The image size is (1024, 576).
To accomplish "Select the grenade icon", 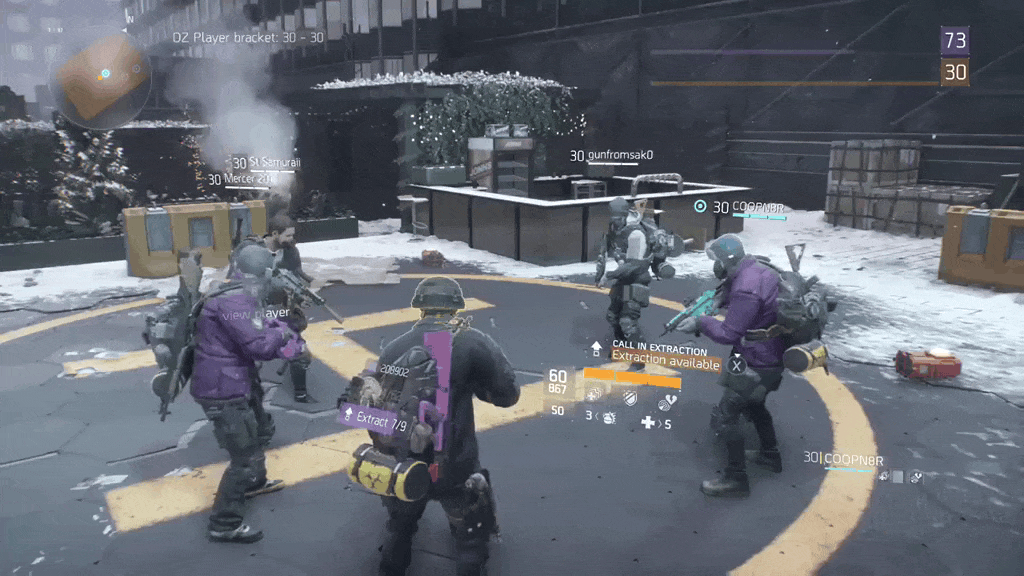I will click(x=608, y=416).
